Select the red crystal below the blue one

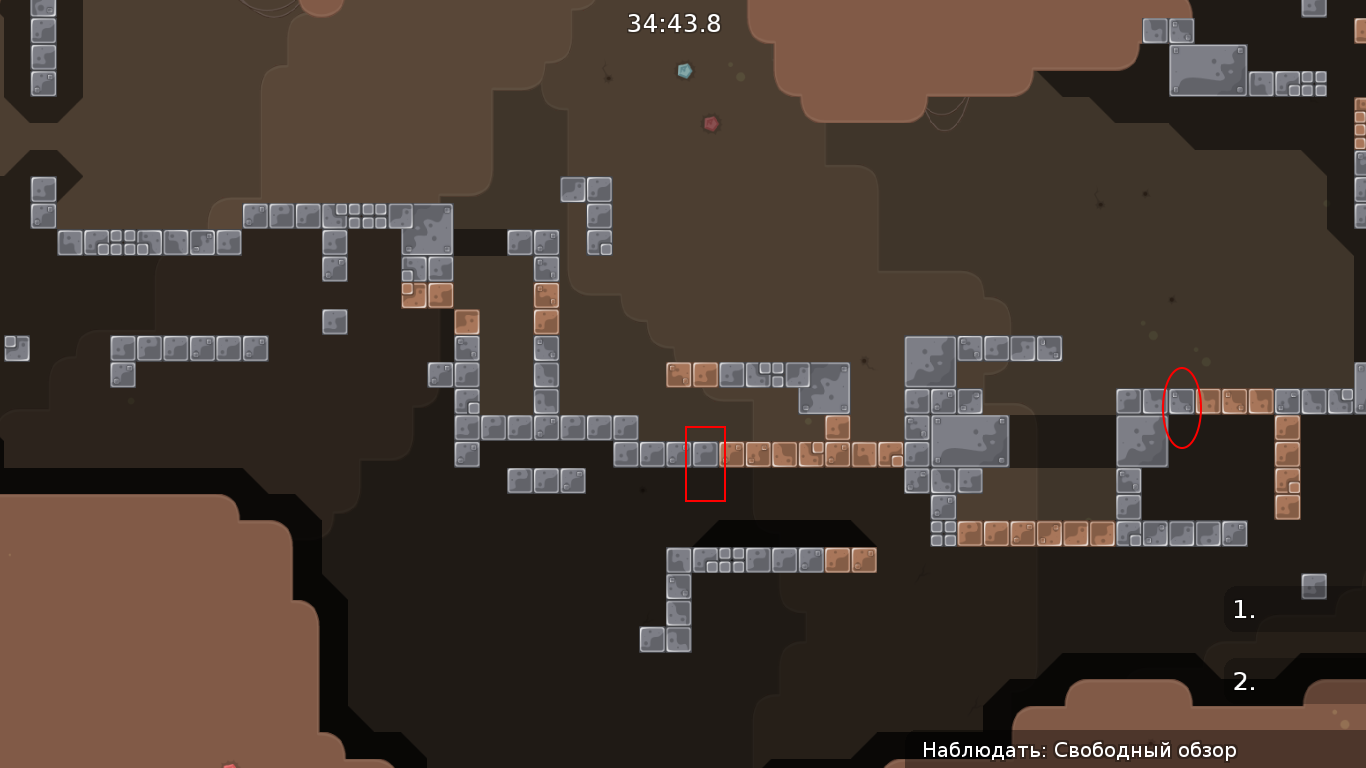(x=710, y=123)
